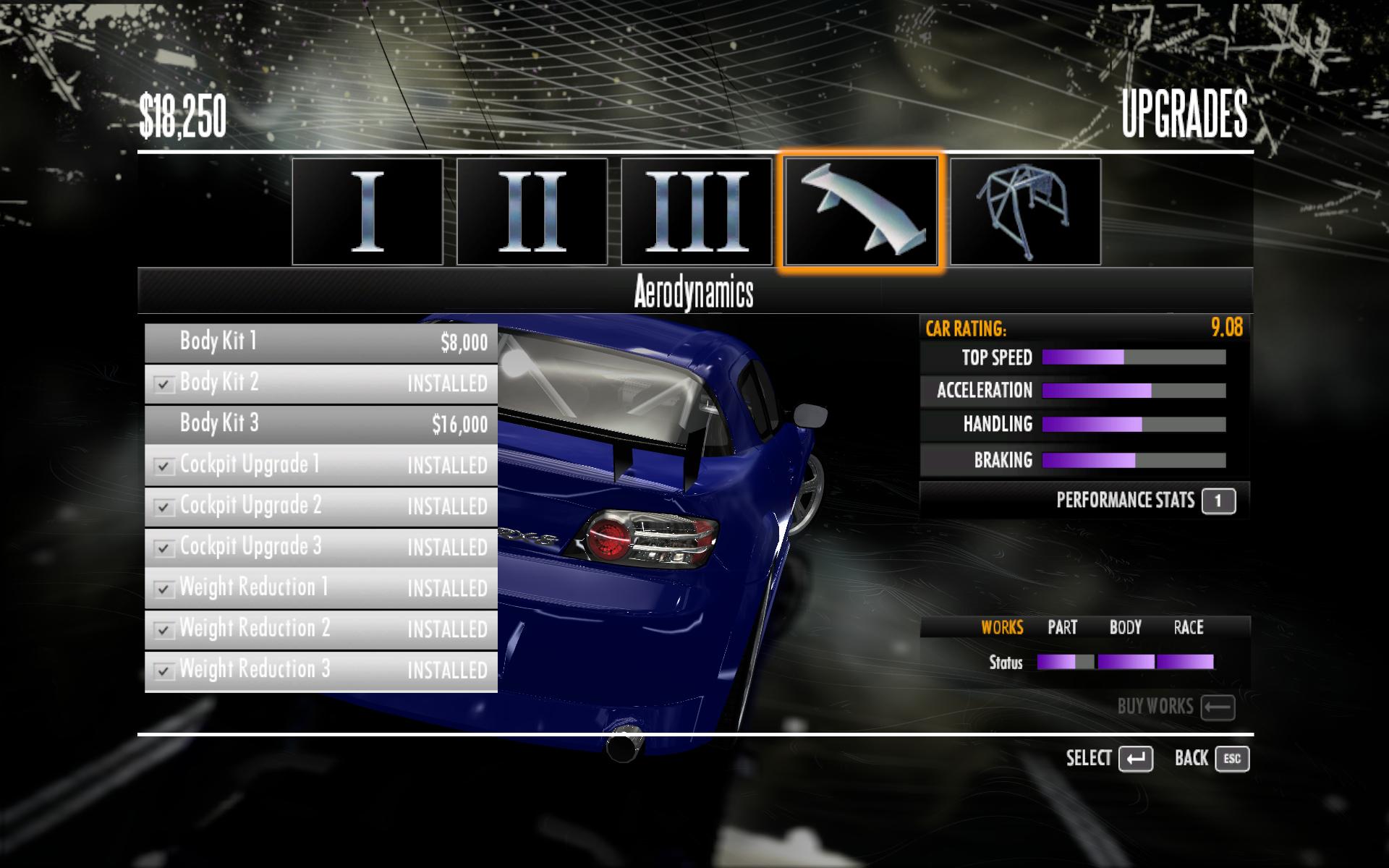Select Cockpit Upgrade 1 entry
1389x868 pixels.
tap(321, 465)
